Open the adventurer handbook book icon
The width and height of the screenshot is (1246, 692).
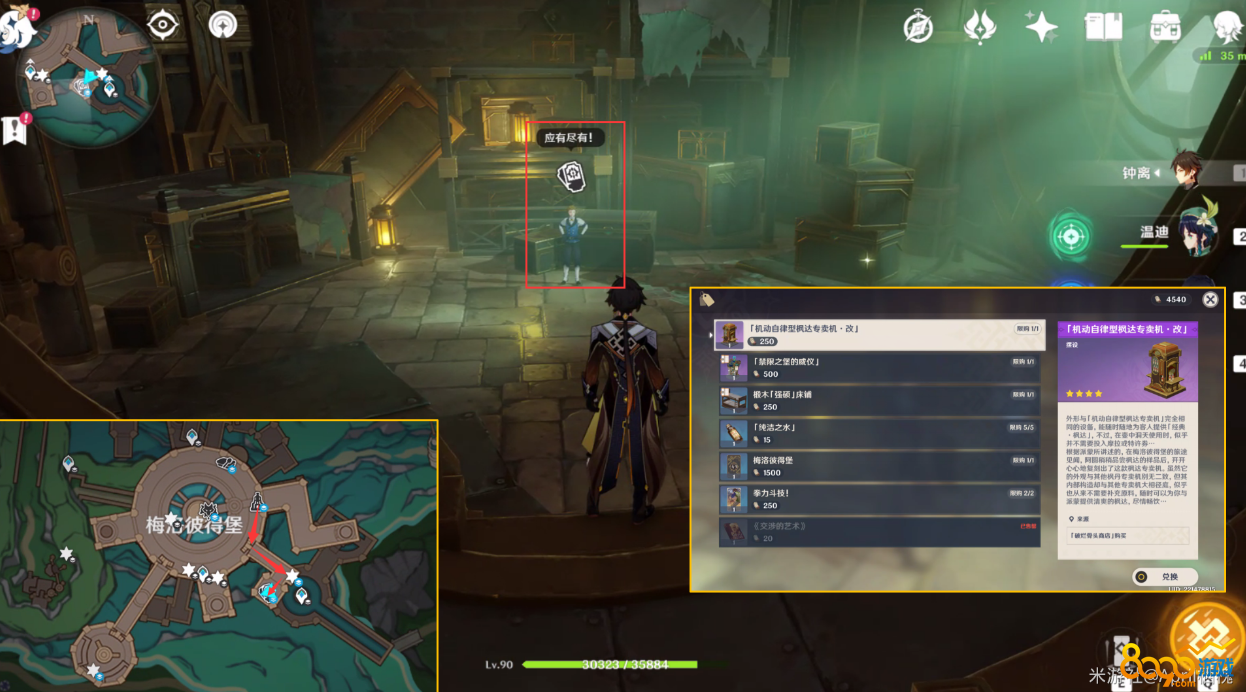pos(1103,27)
